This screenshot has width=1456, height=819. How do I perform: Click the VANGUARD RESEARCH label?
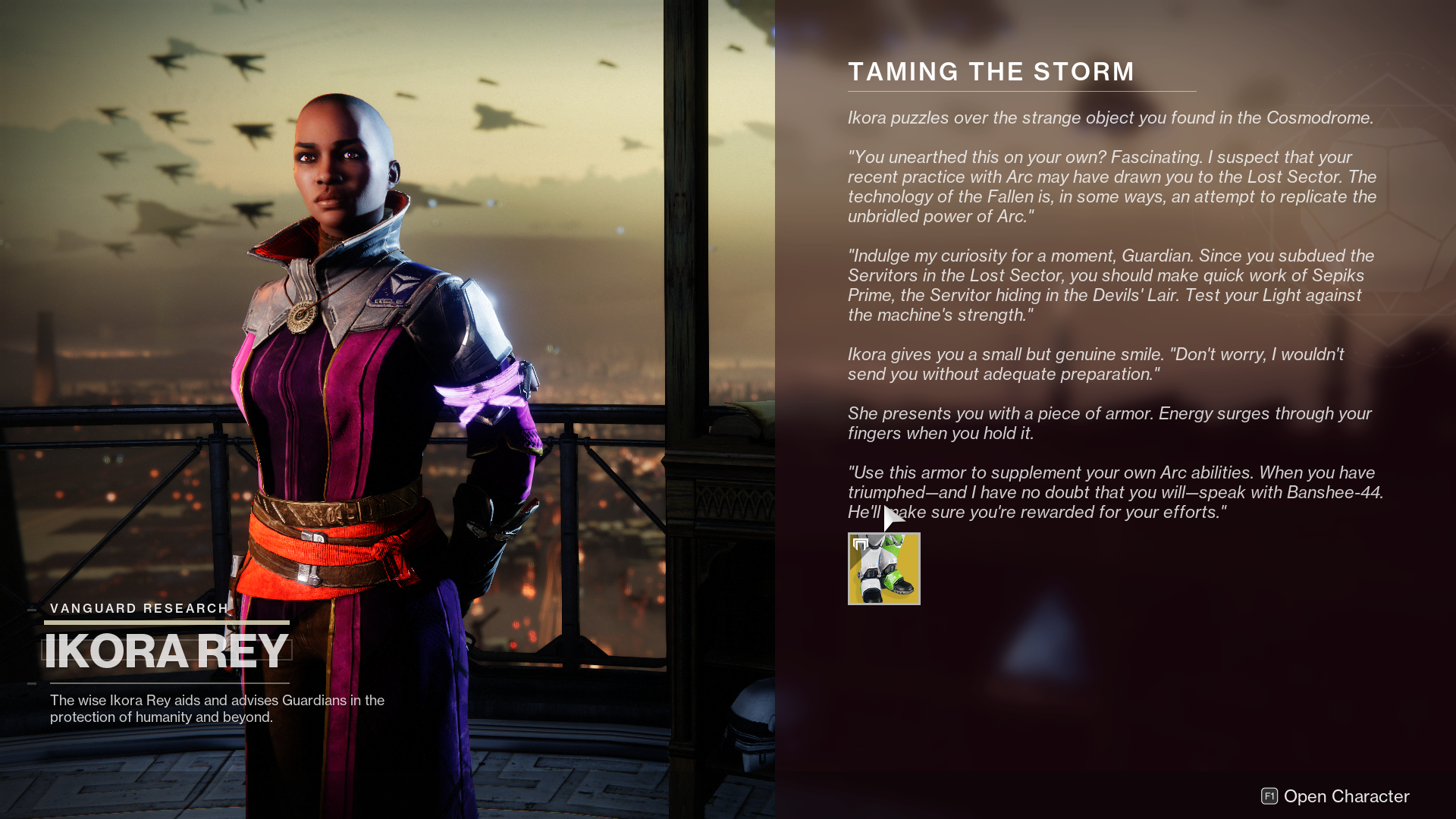(x=139, y=607)
